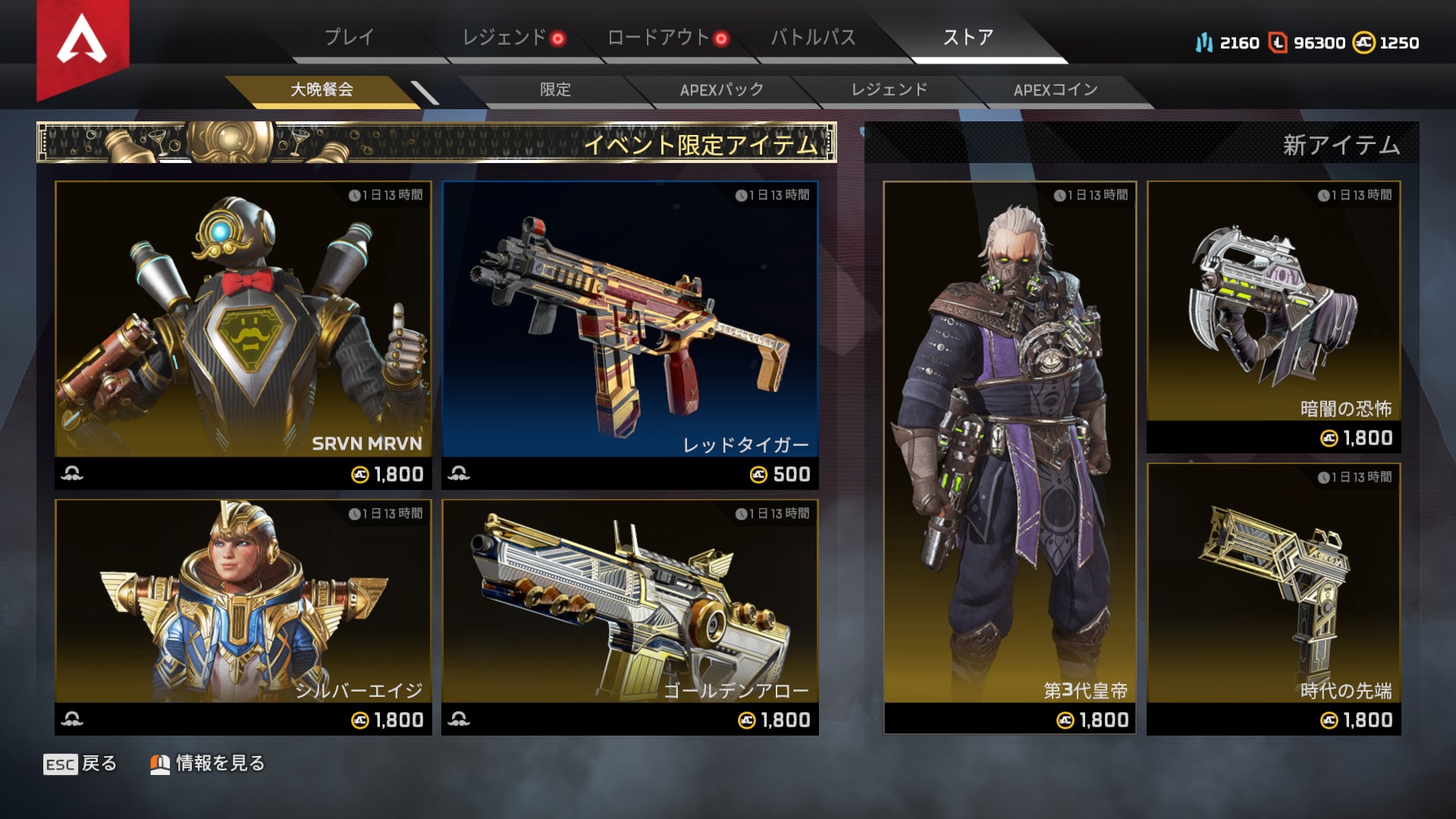
Task: Select the SRVN MRVN Pathfinder skin
Action: [243, 334]
